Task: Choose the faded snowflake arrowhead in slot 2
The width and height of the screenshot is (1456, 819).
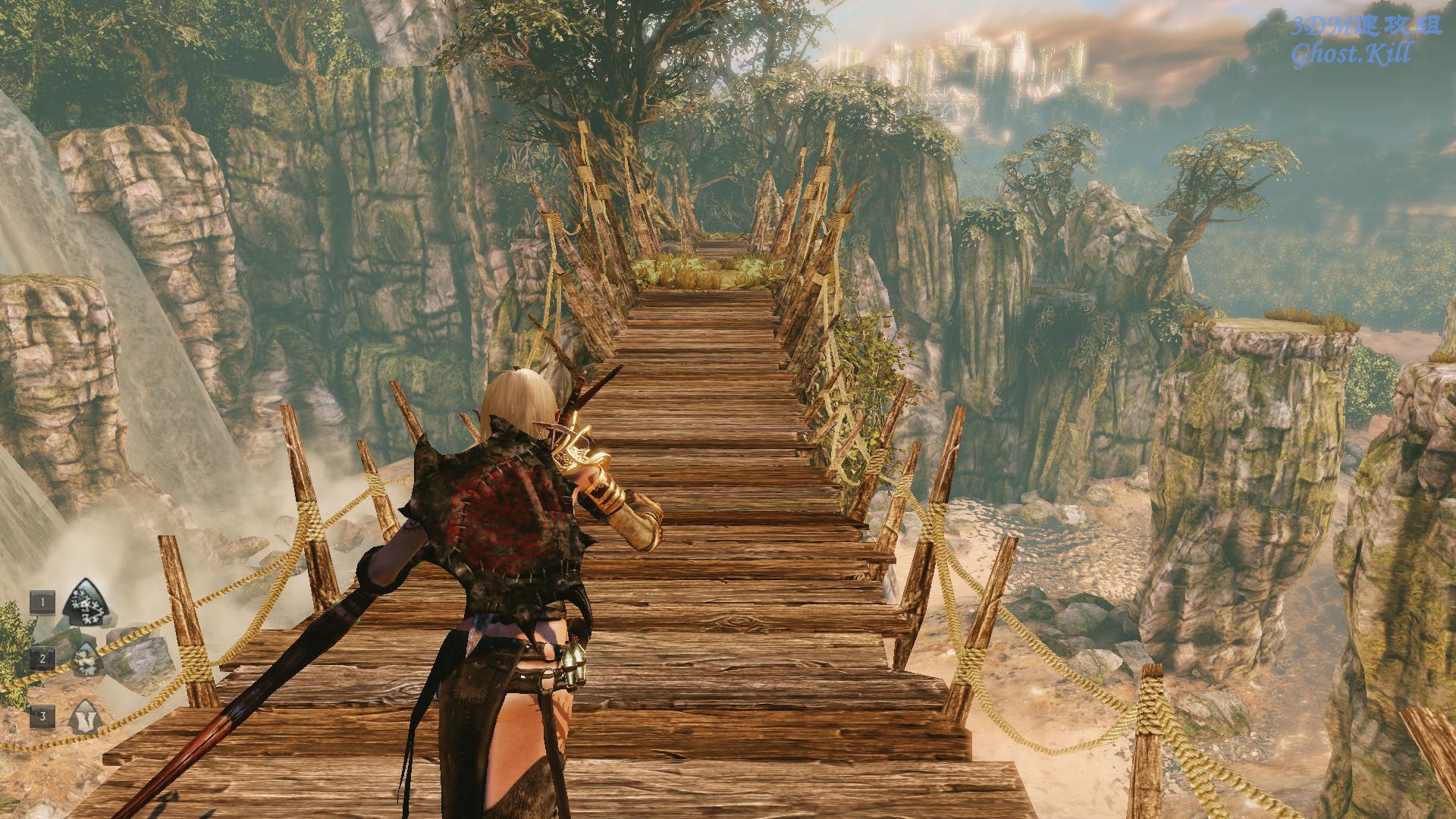Action: (x=86, y=660)
